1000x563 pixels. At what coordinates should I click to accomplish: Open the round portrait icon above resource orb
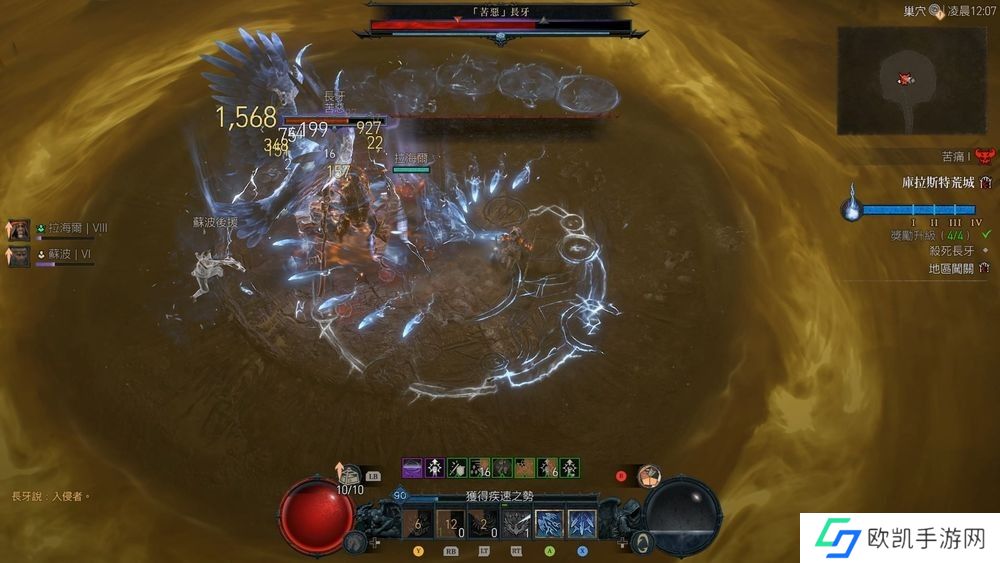pyautogui.click(x=649, y=476)
